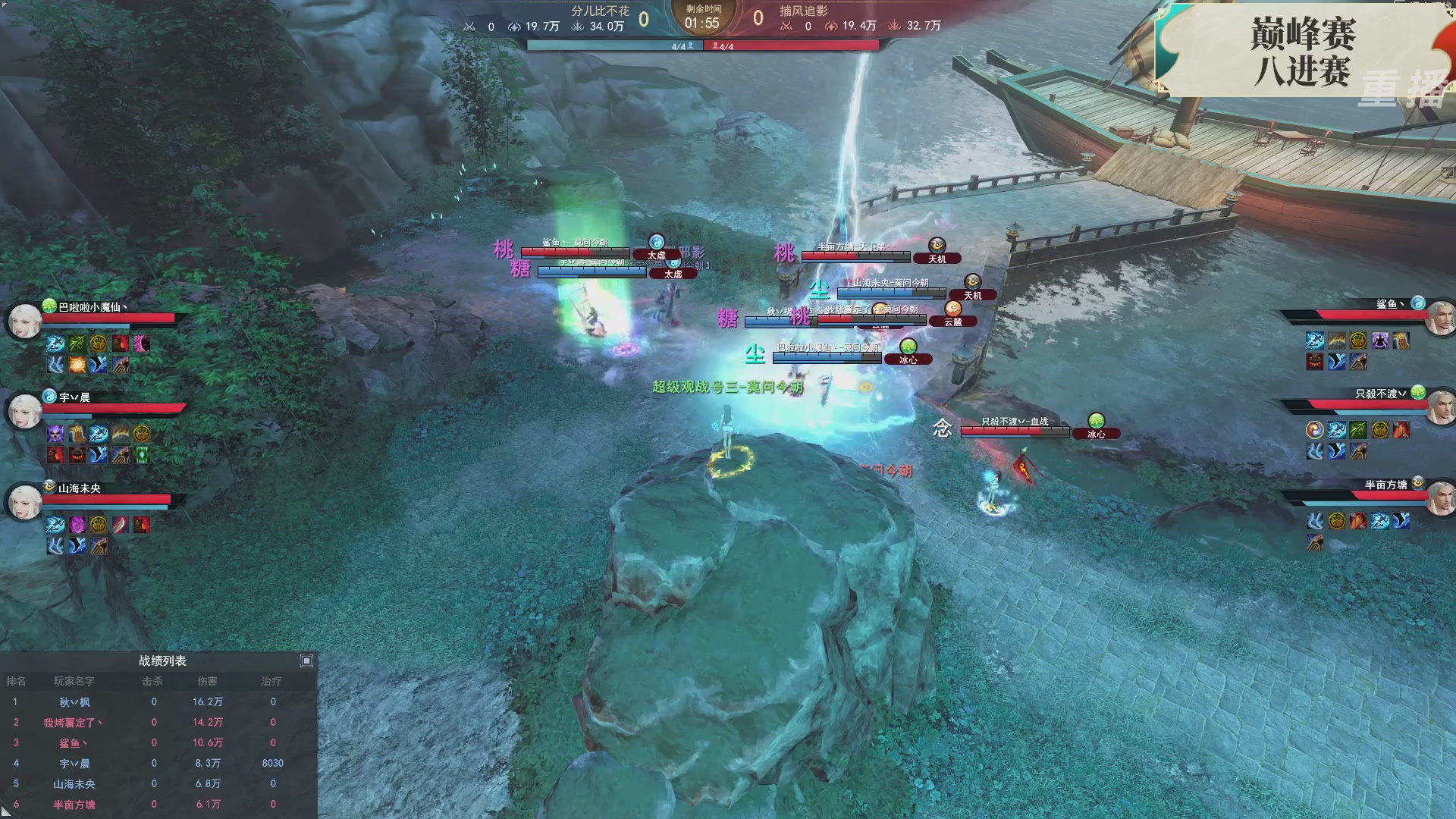Click the green leaf skill icon under 巴啦啦小魔仙丶

pos(77,344)
